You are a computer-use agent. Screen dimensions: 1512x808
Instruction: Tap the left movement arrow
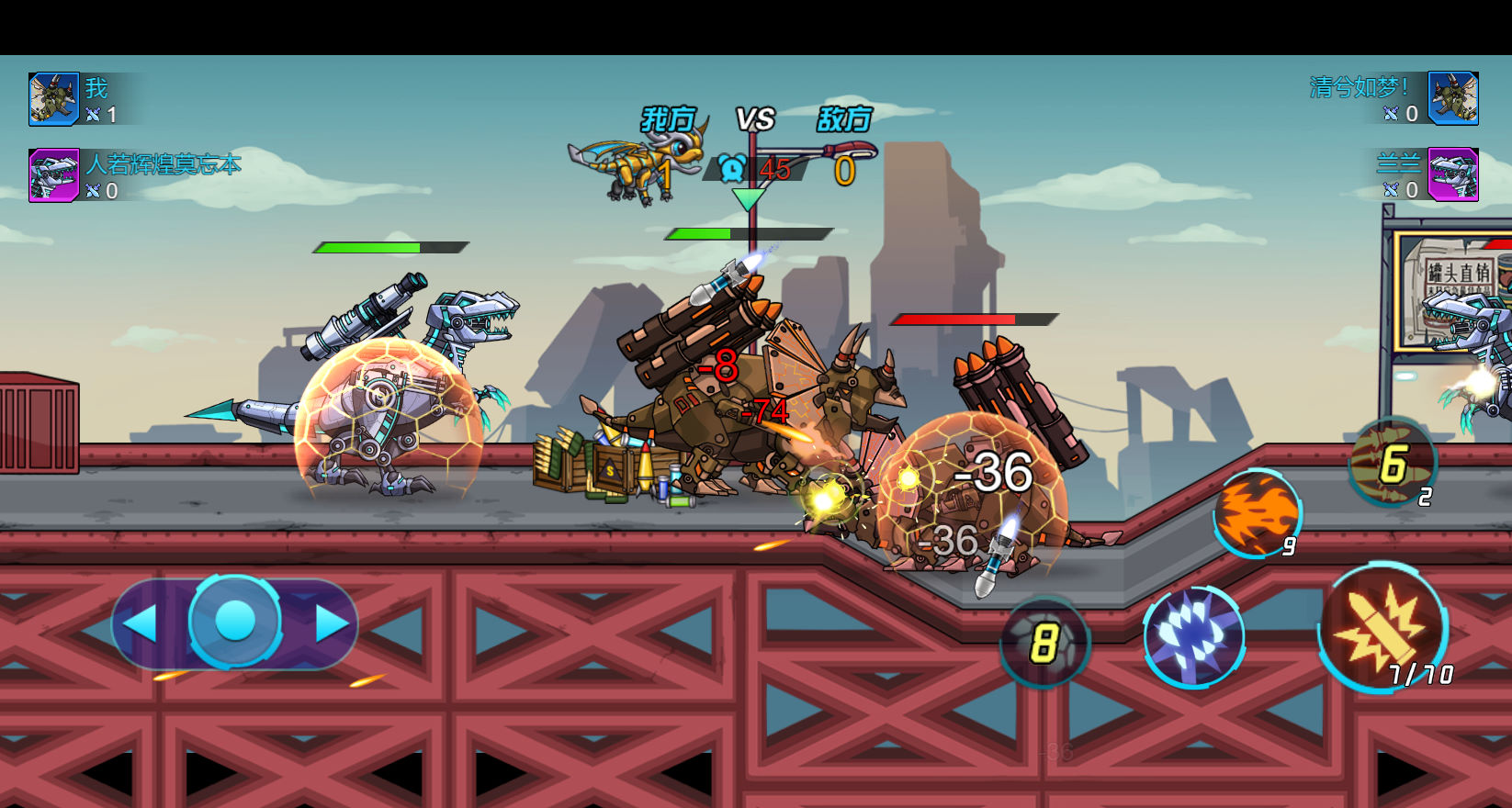coord(141,623)
